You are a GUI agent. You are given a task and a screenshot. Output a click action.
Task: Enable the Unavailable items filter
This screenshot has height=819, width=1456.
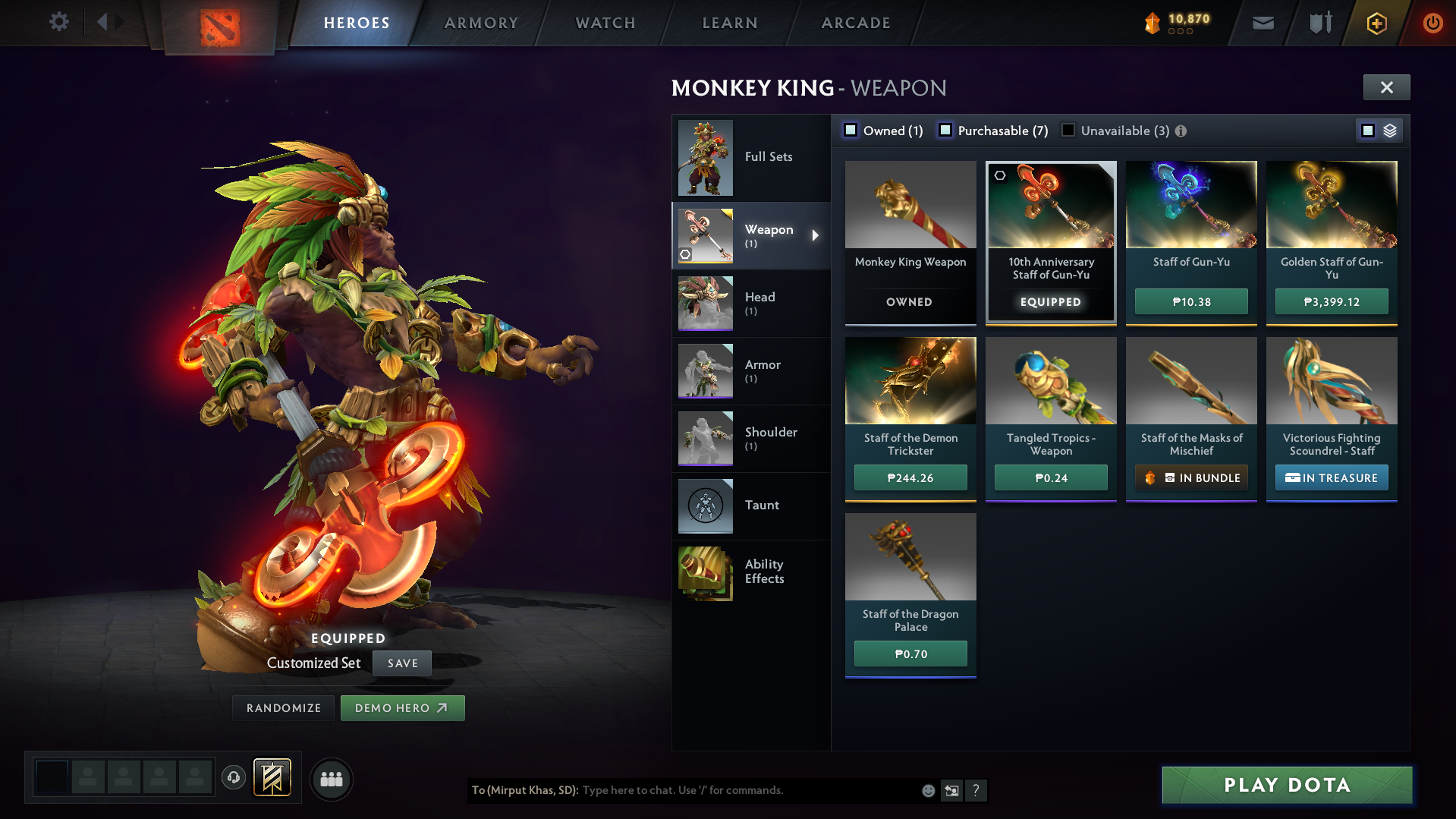coord(1068,131)
